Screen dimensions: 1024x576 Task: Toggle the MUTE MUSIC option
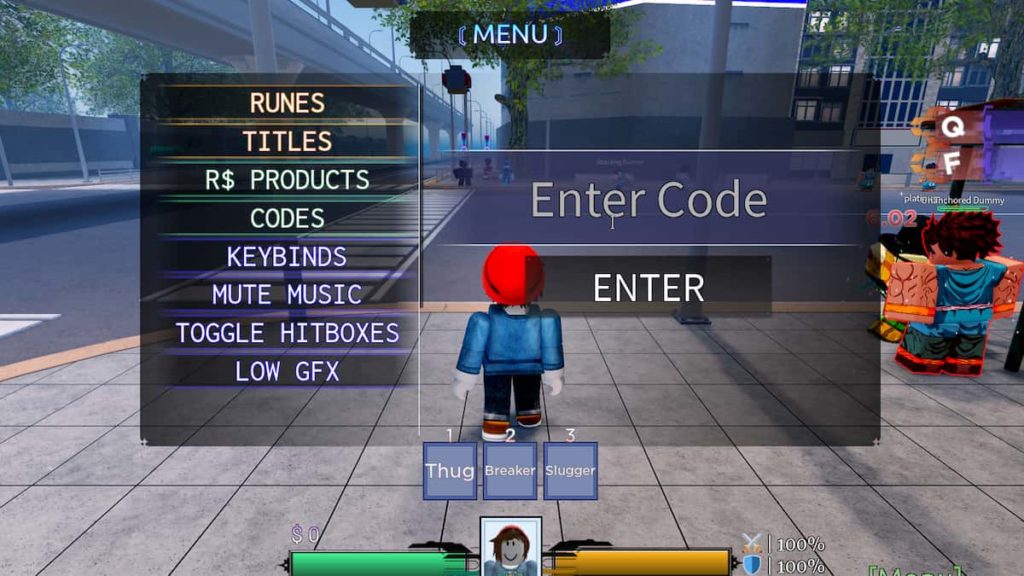click(x=287, y=295)
